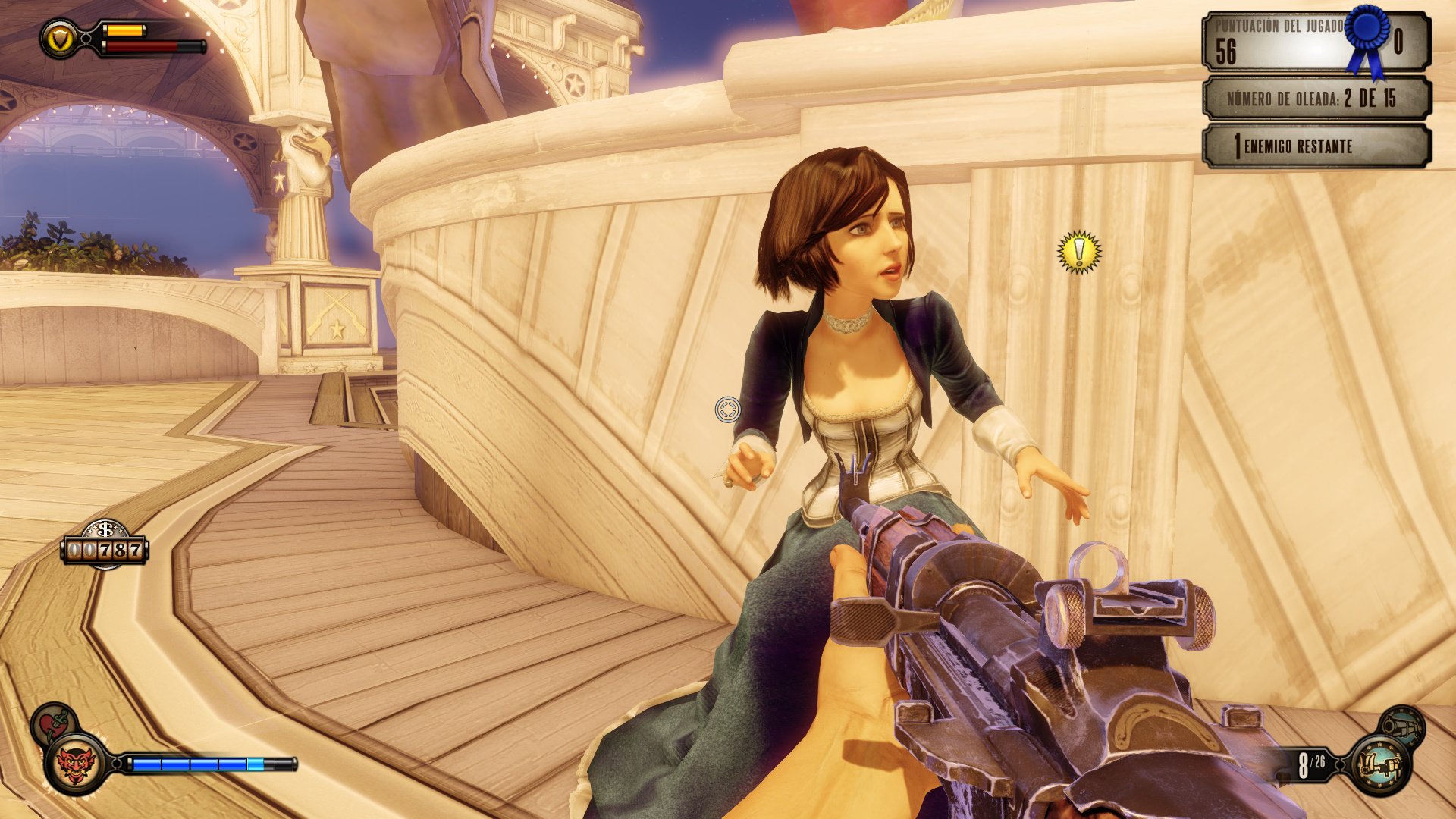Select the blue ribbon award icon
The height and width of the screenshot is (819, 1456).
[x=1367, y=38]
